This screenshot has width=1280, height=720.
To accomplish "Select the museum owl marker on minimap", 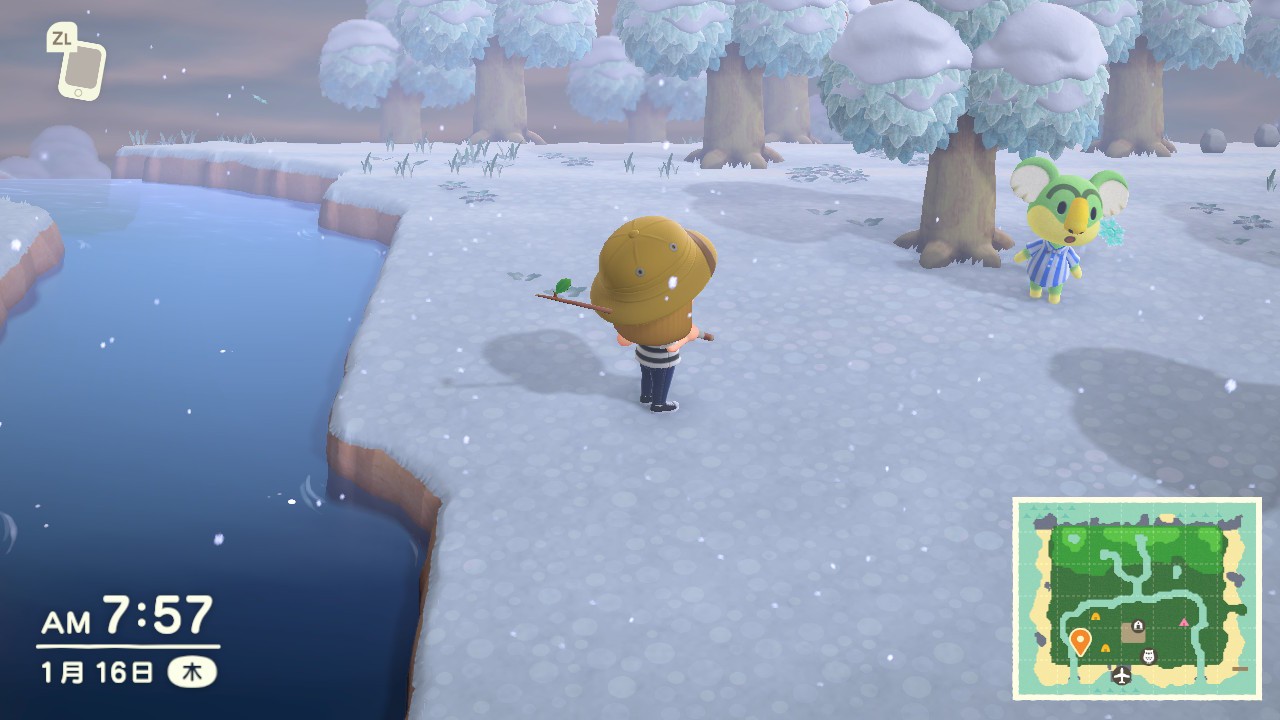I will click(1148, 656).
